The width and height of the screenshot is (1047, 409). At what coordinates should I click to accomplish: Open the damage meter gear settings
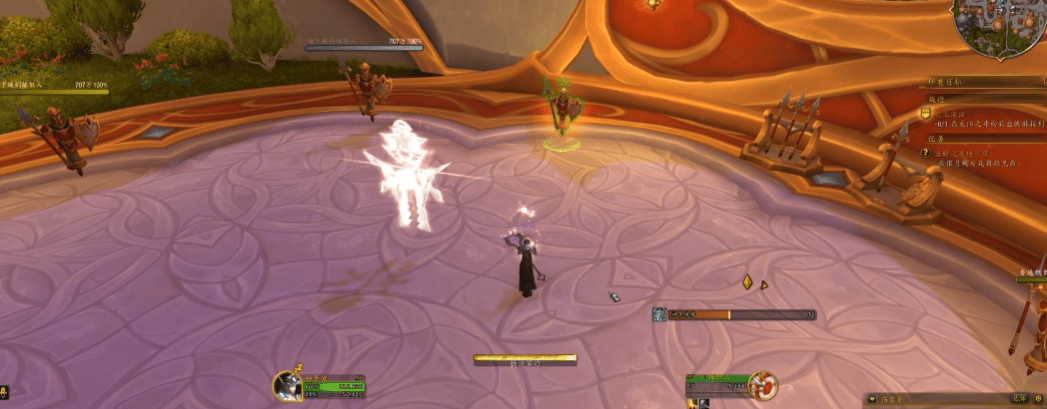[x=1040, y=399]
